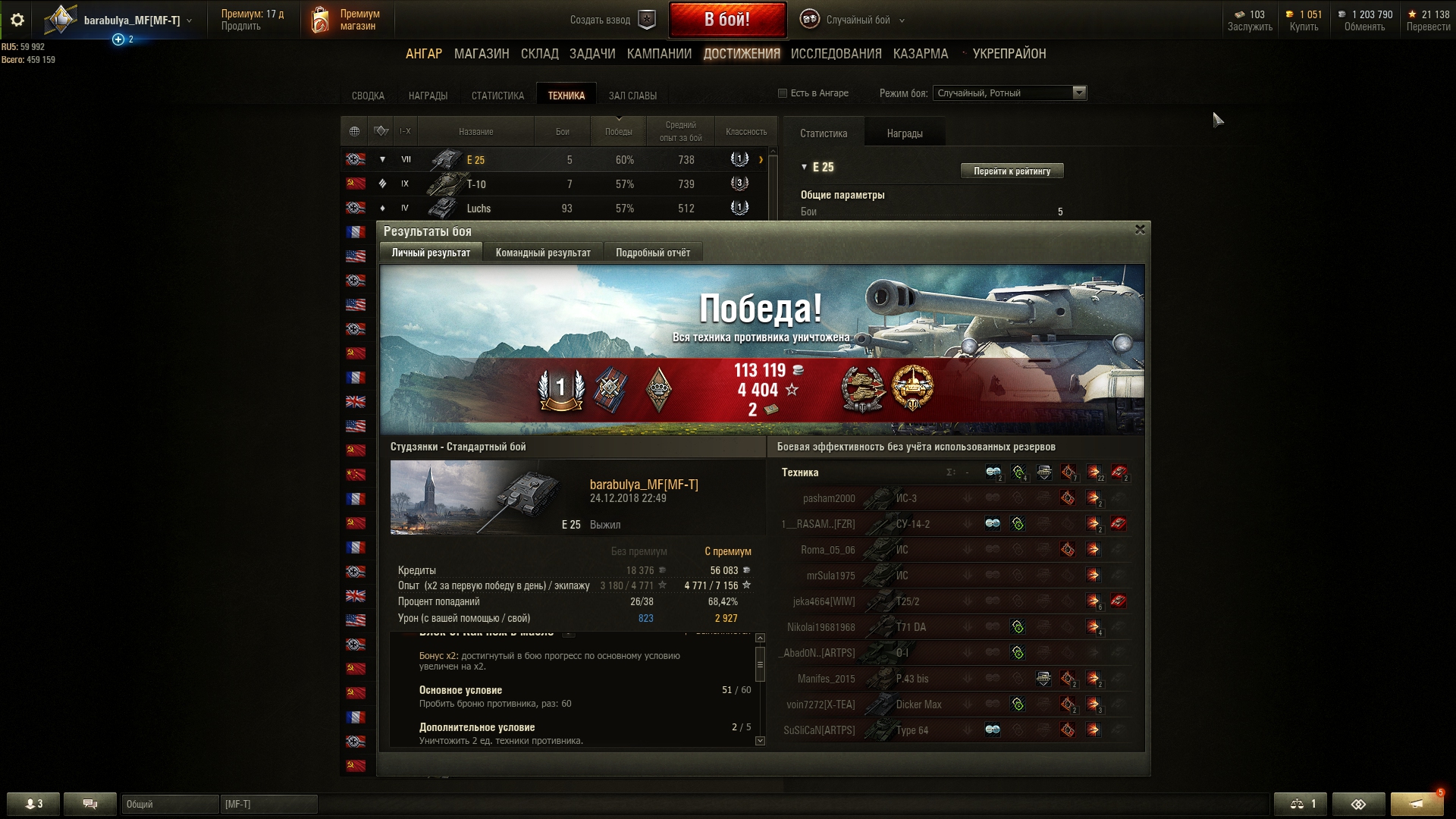Open the Случайный бой mode selector
This screenshot has height=819, width=1456.
[857, 20]
